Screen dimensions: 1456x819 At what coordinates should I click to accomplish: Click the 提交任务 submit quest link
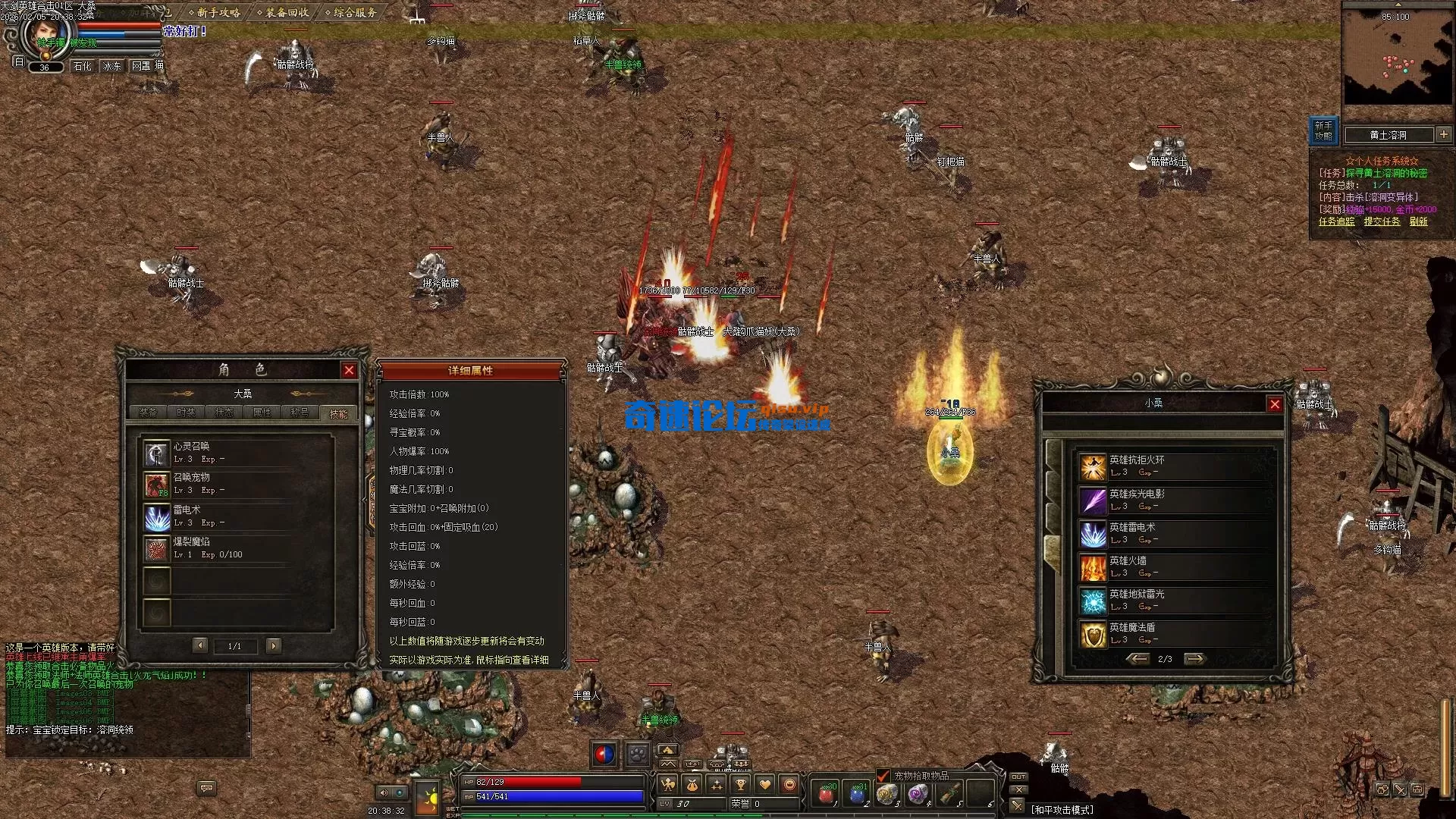pos(1382,221)
